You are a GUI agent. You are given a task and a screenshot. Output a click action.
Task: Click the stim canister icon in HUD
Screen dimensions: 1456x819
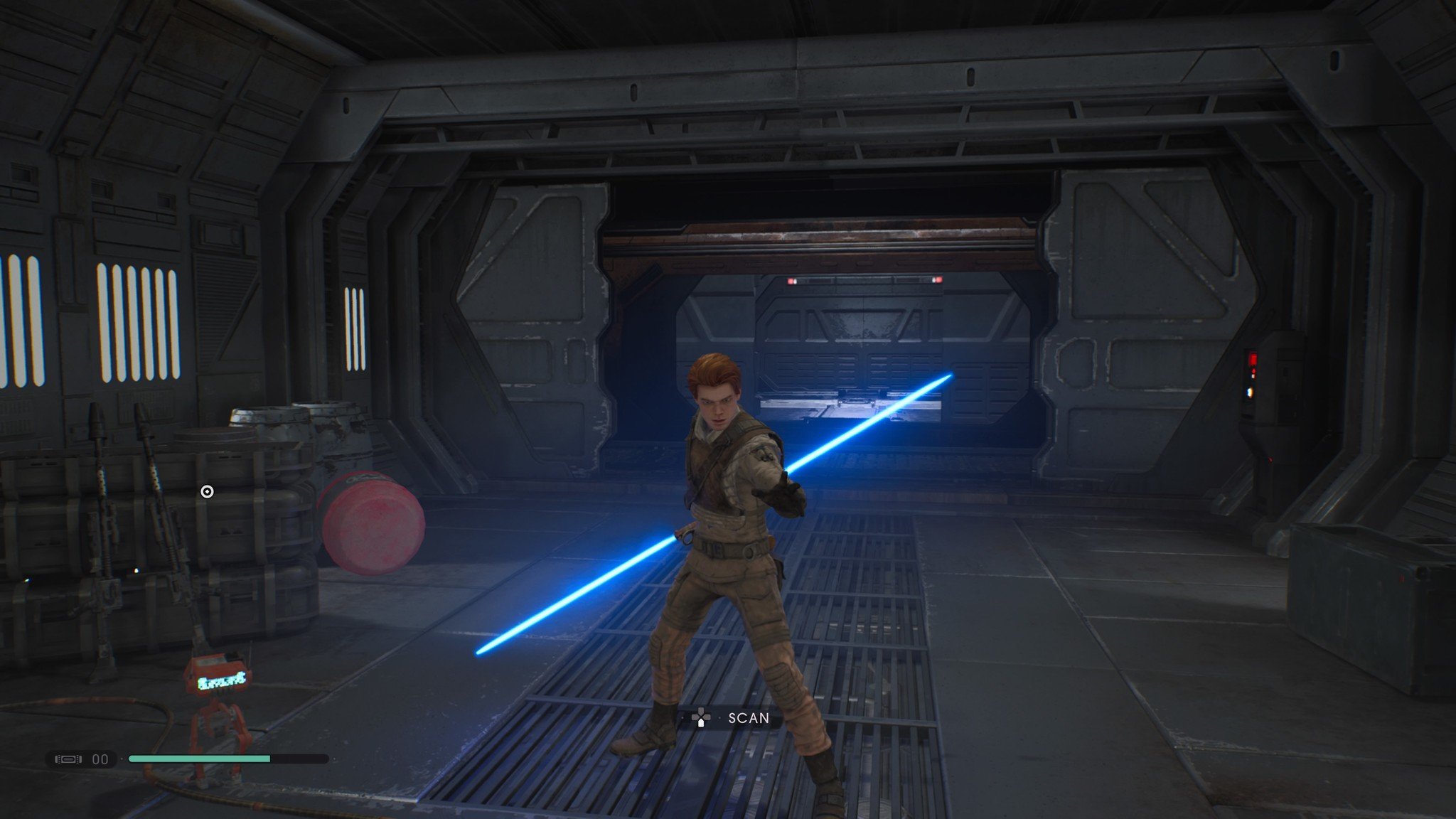click(x=68, y=759)
